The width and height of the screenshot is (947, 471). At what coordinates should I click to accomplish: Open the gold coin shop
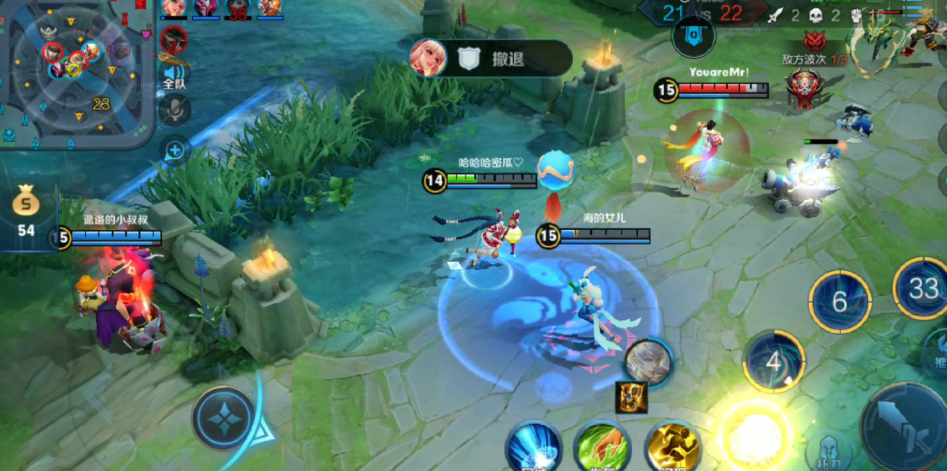point(26,211)
